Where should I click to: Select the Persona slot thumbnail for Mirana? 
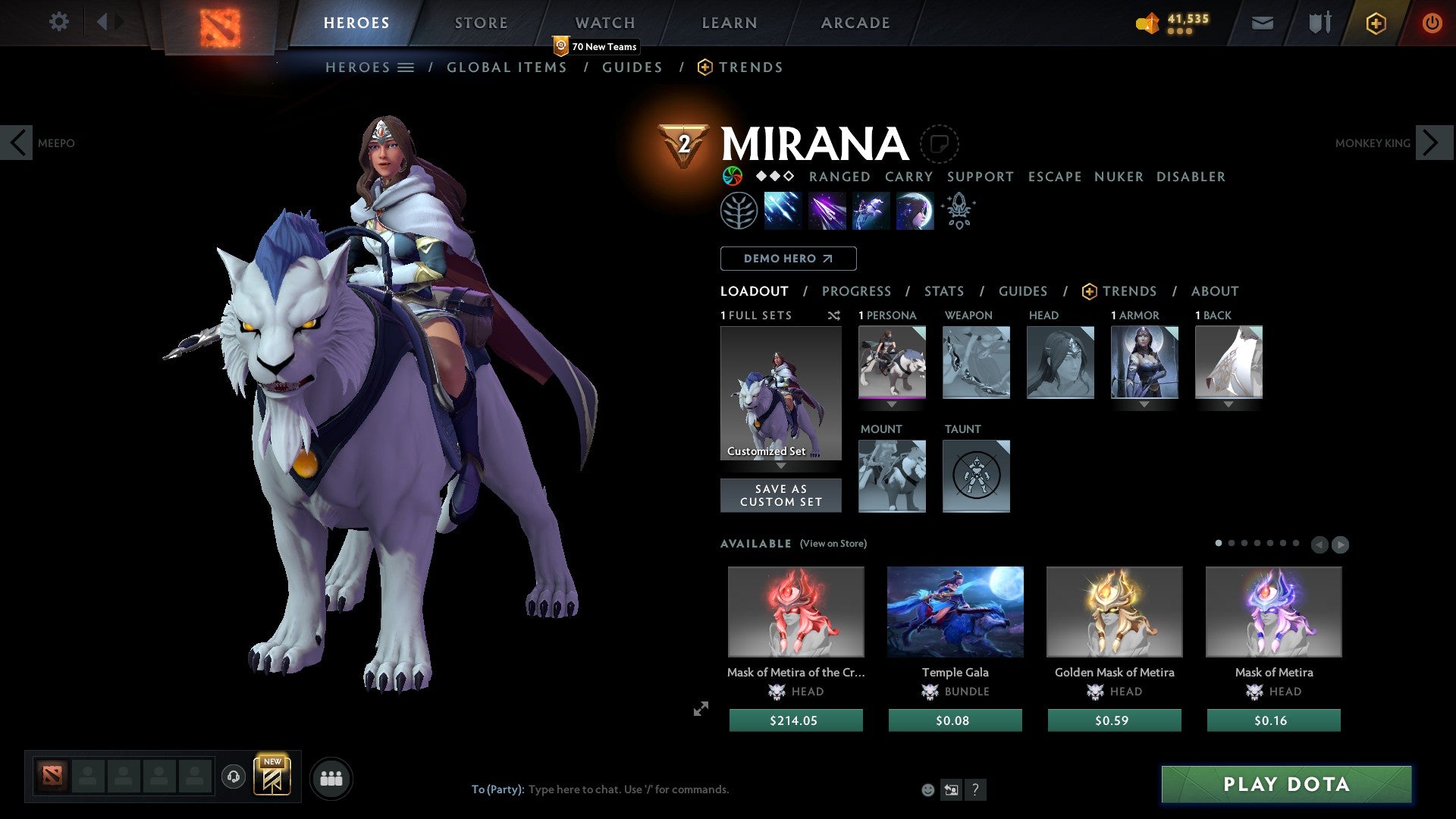point(892,362)
